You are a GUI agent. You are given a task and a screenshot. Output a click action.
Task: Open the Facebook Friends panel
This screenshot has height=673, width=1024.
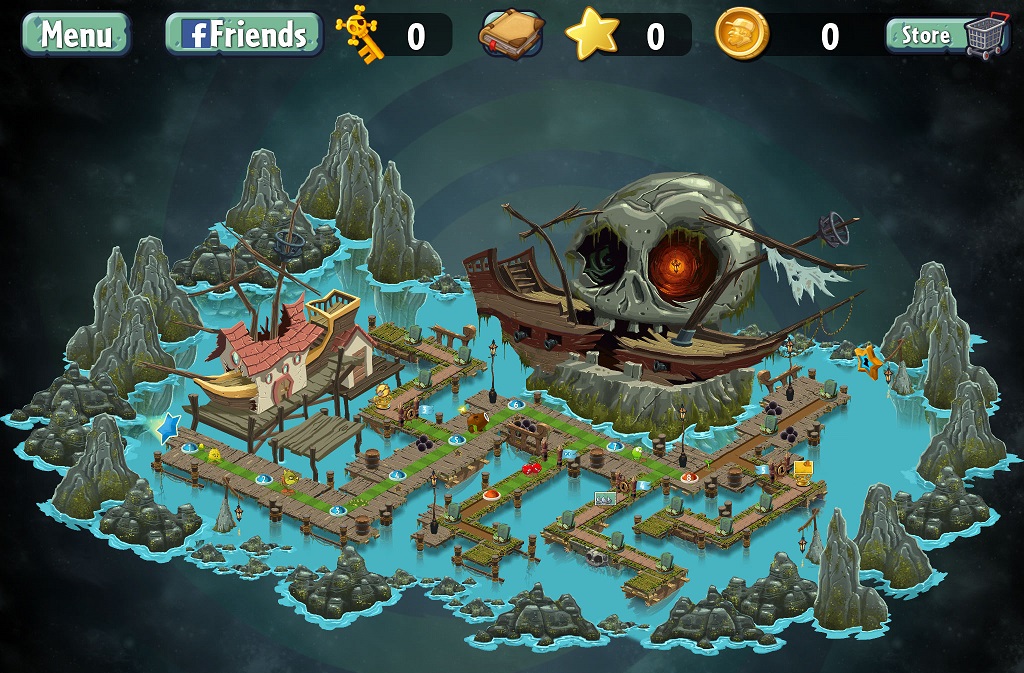pos(243,34)
